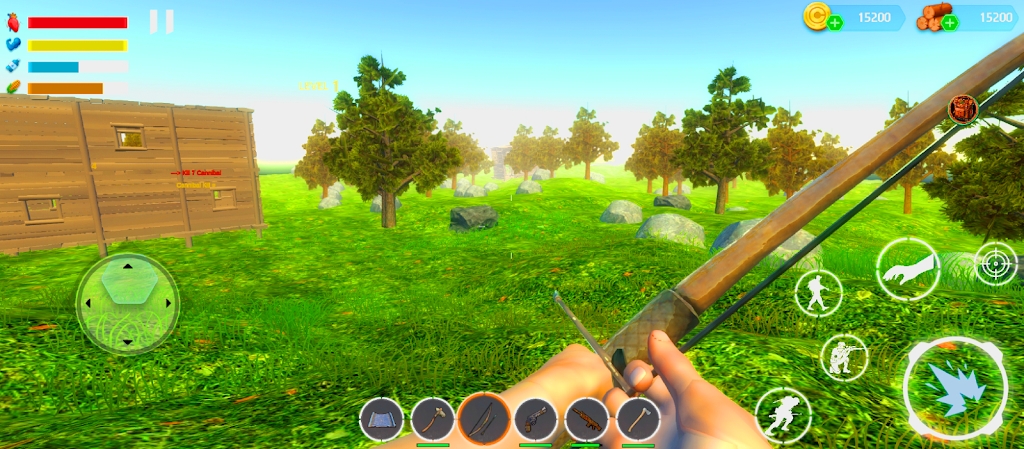Tap the virtual movement joystick
The image size is (1024, 449).
[127, 303]
